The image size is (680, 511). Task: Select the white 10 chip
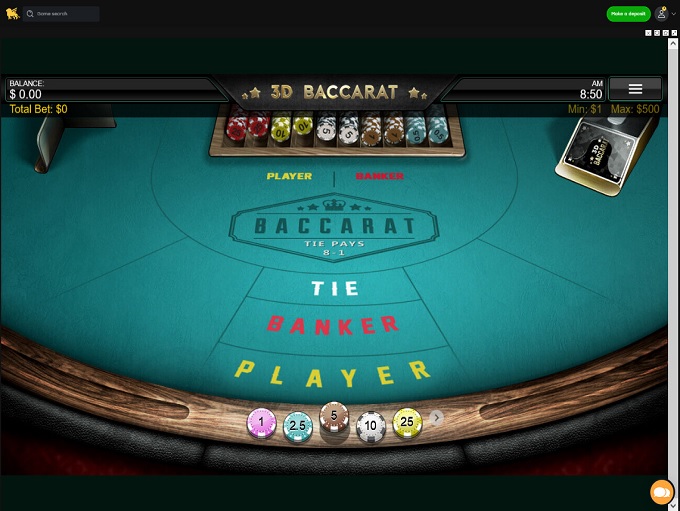click(371, 426)
